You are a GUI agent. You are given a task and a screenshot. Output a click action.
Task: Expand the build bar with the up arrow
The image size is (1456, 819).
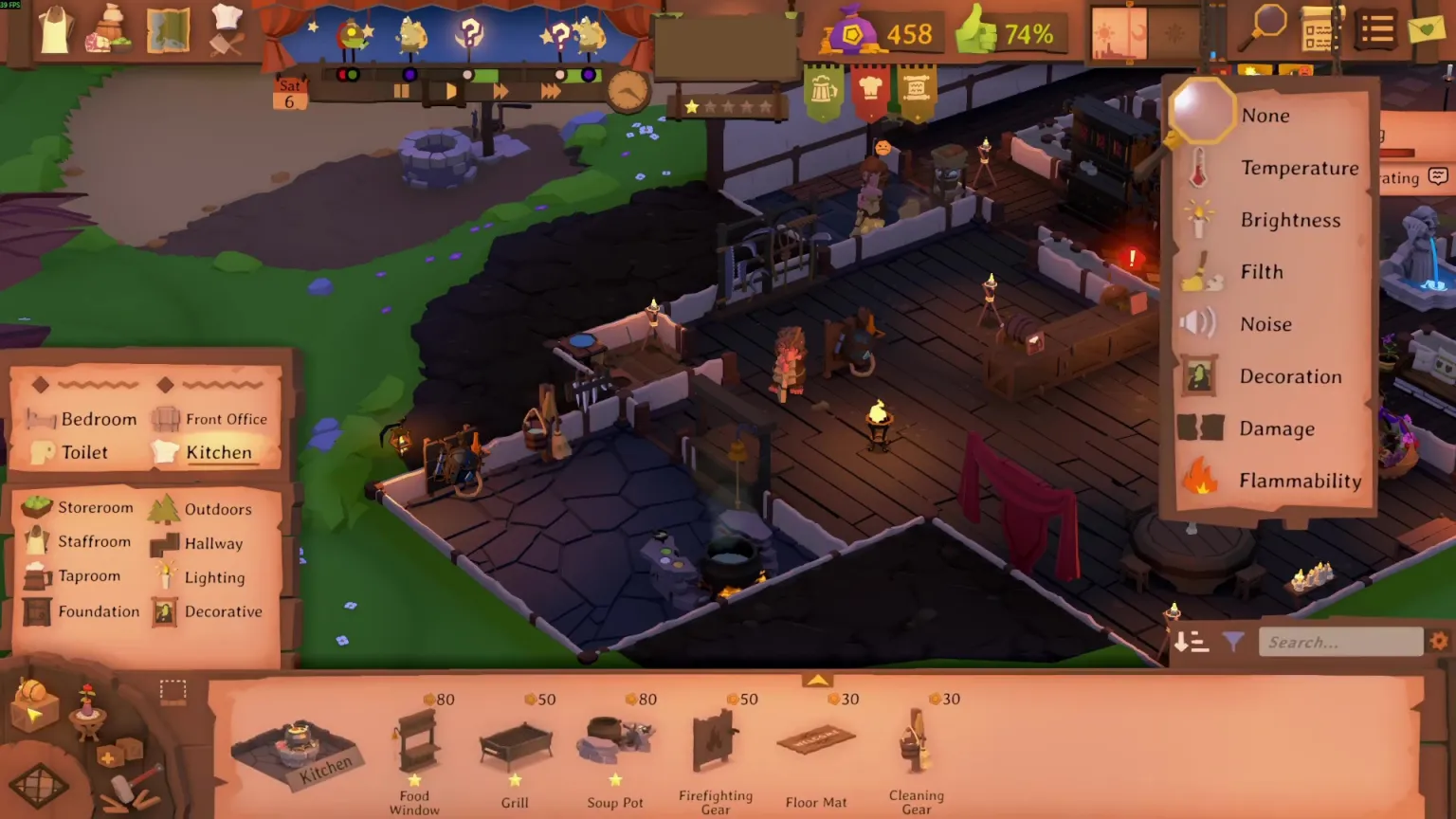click(817, 680)
